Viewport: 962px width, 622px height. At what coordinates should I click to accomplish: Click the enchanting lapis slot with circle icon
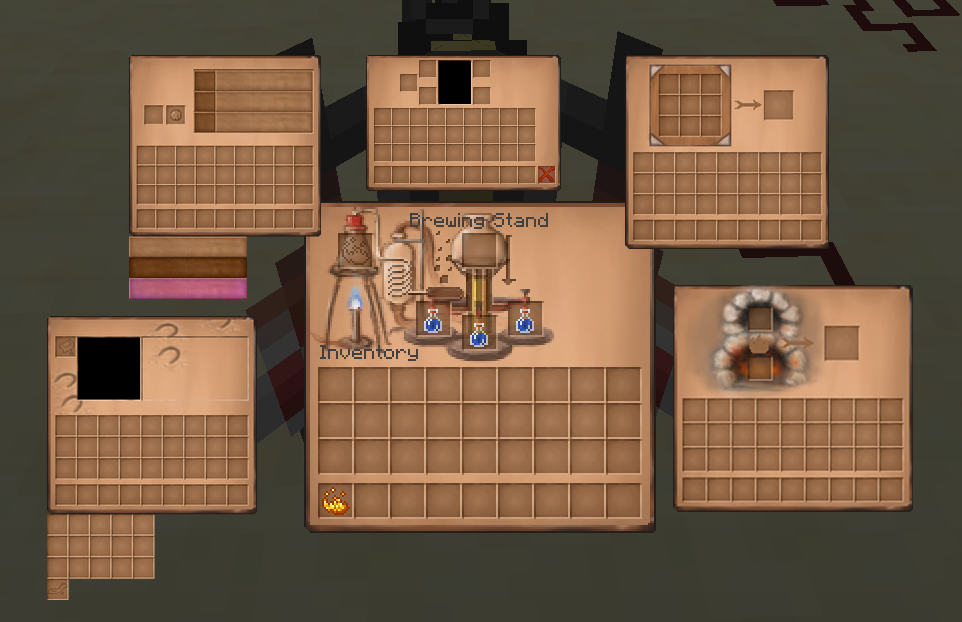click(175, 115)
